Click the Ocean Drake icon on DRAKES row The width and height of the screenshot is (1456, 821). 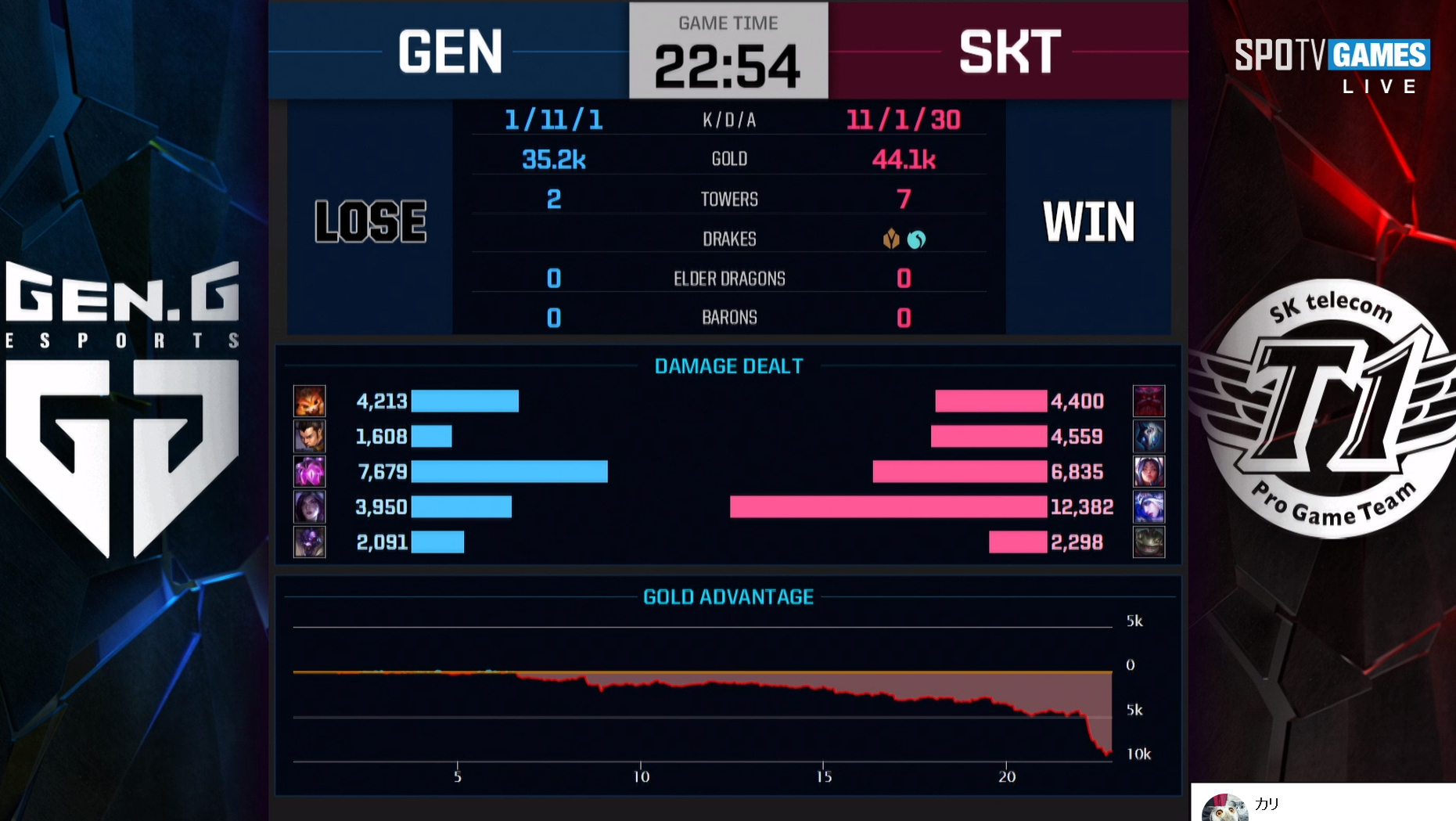tap(915, 239)
